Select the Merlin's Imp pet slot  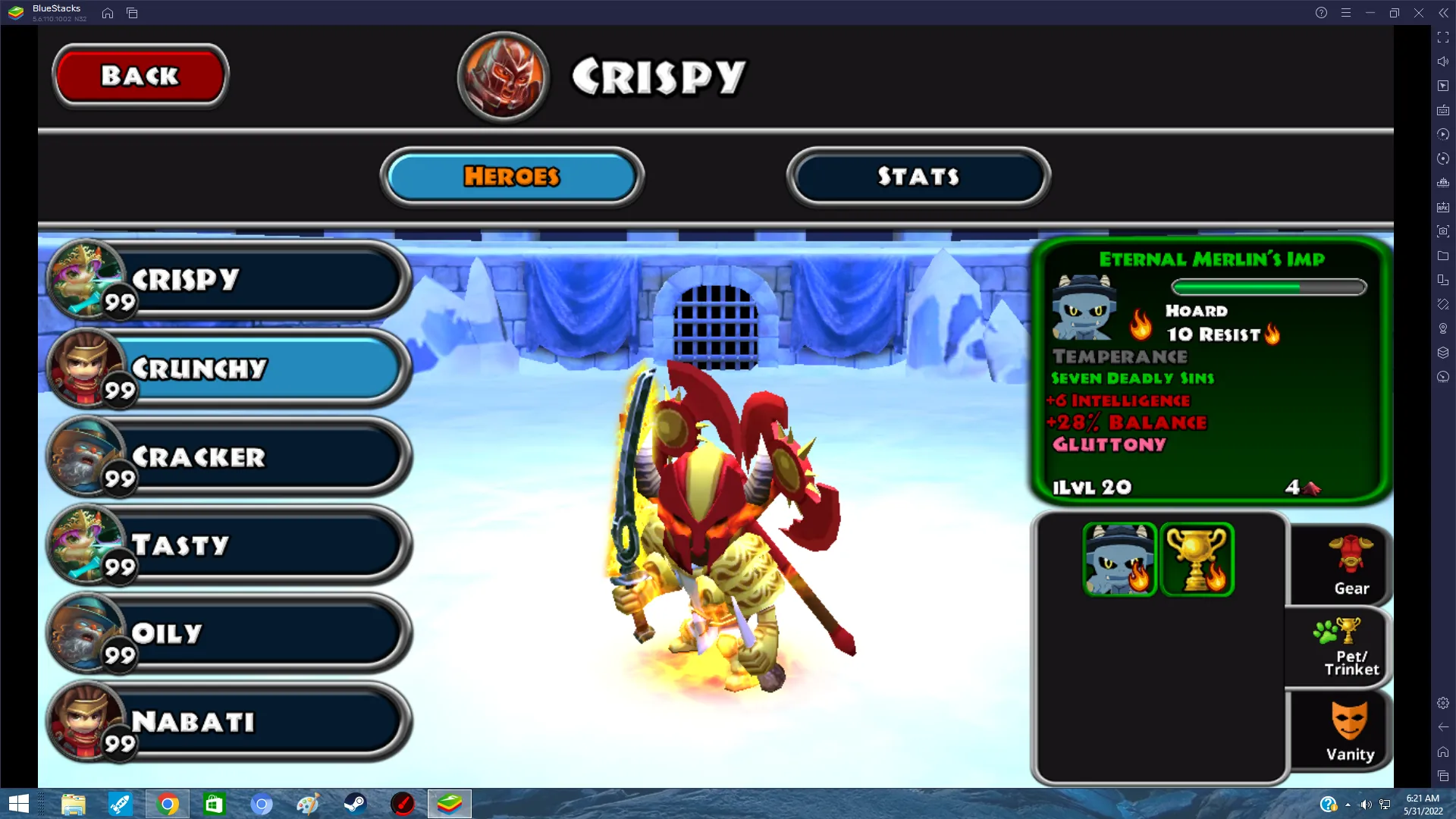pyautogui.click(x=1119, y=559)
